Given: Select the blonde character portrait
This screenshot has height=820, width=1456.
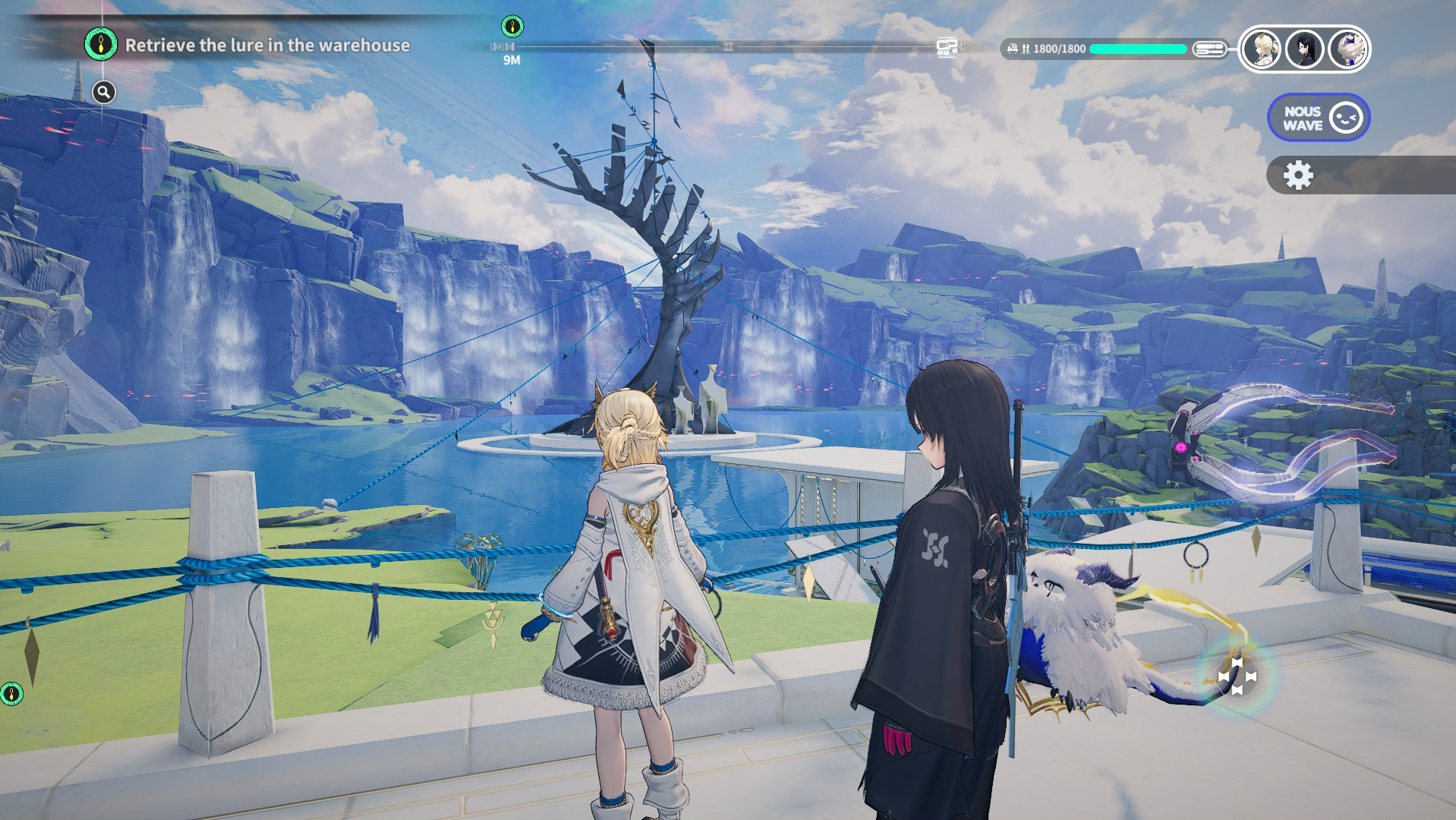Looking at the screenshot, I should coord(1262,49).
